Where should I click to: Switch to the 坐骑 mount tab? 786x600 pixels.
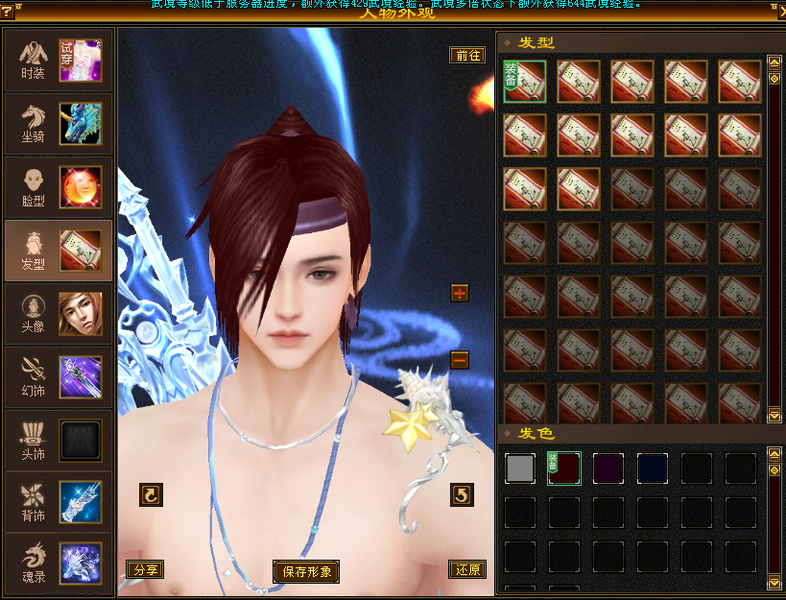pos(57,123)
